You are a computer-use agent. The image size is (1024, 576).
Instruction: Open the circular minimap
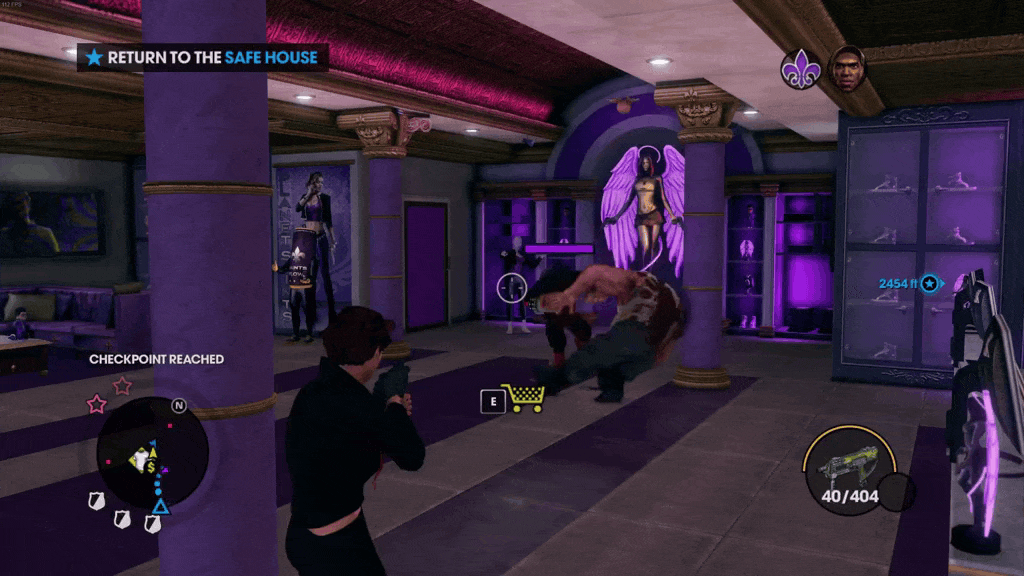[x=152, y=452]
